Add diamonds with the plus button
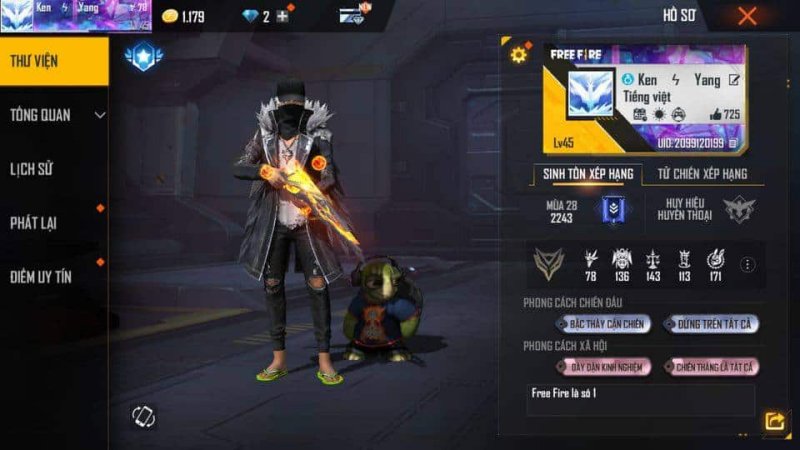 pos(283,16)
